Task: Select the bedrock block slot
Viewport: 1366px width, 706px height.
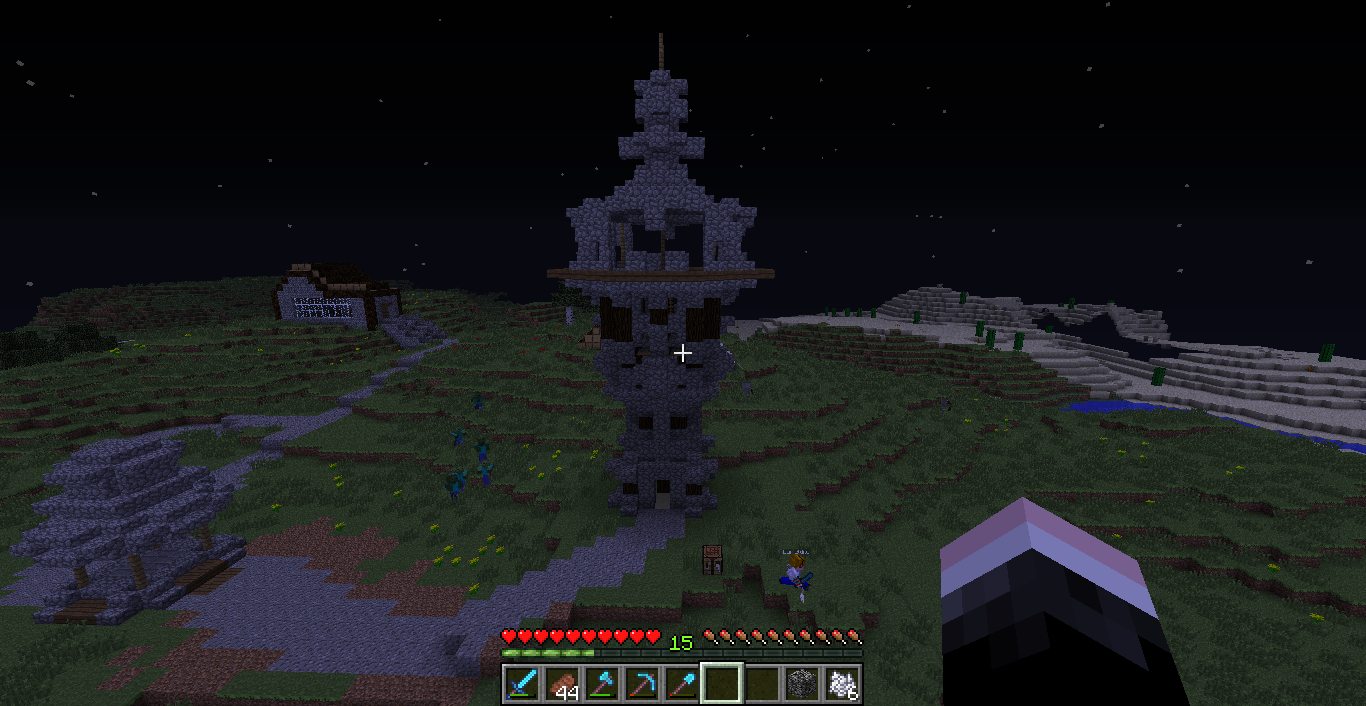Action: coord(802,684)
